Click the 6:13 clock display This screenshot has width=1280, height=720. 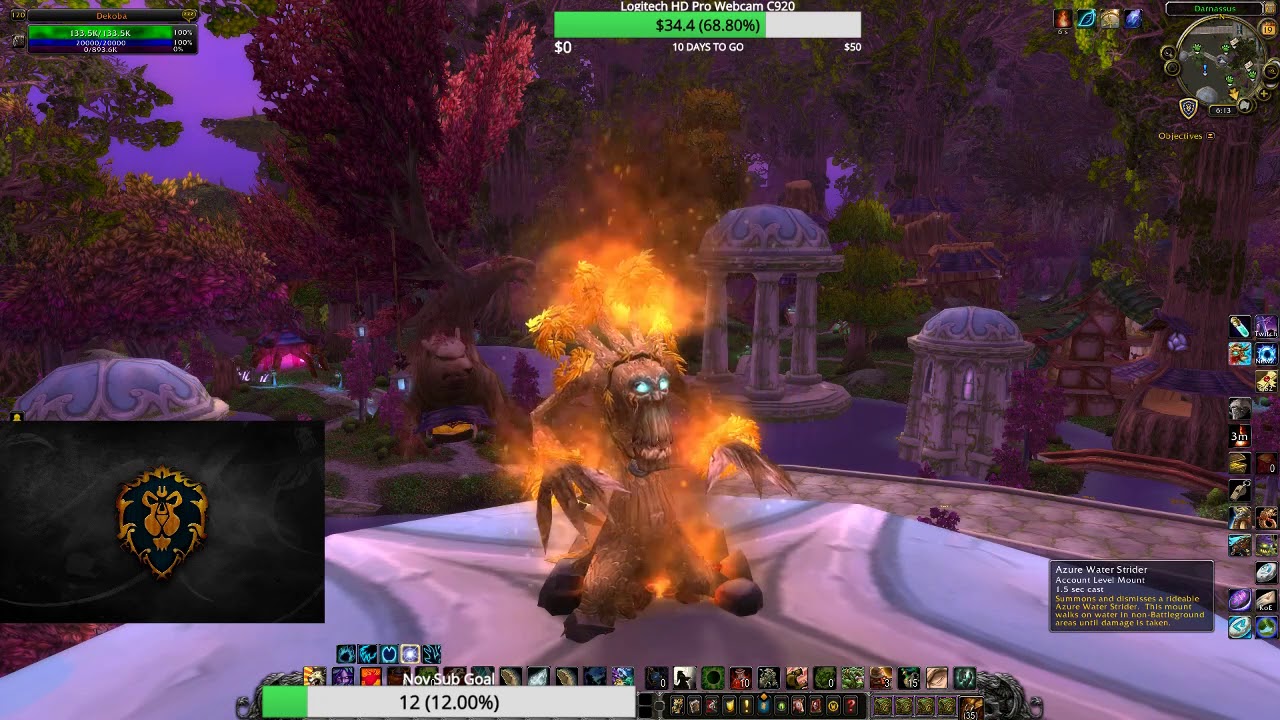[1225, 109]
